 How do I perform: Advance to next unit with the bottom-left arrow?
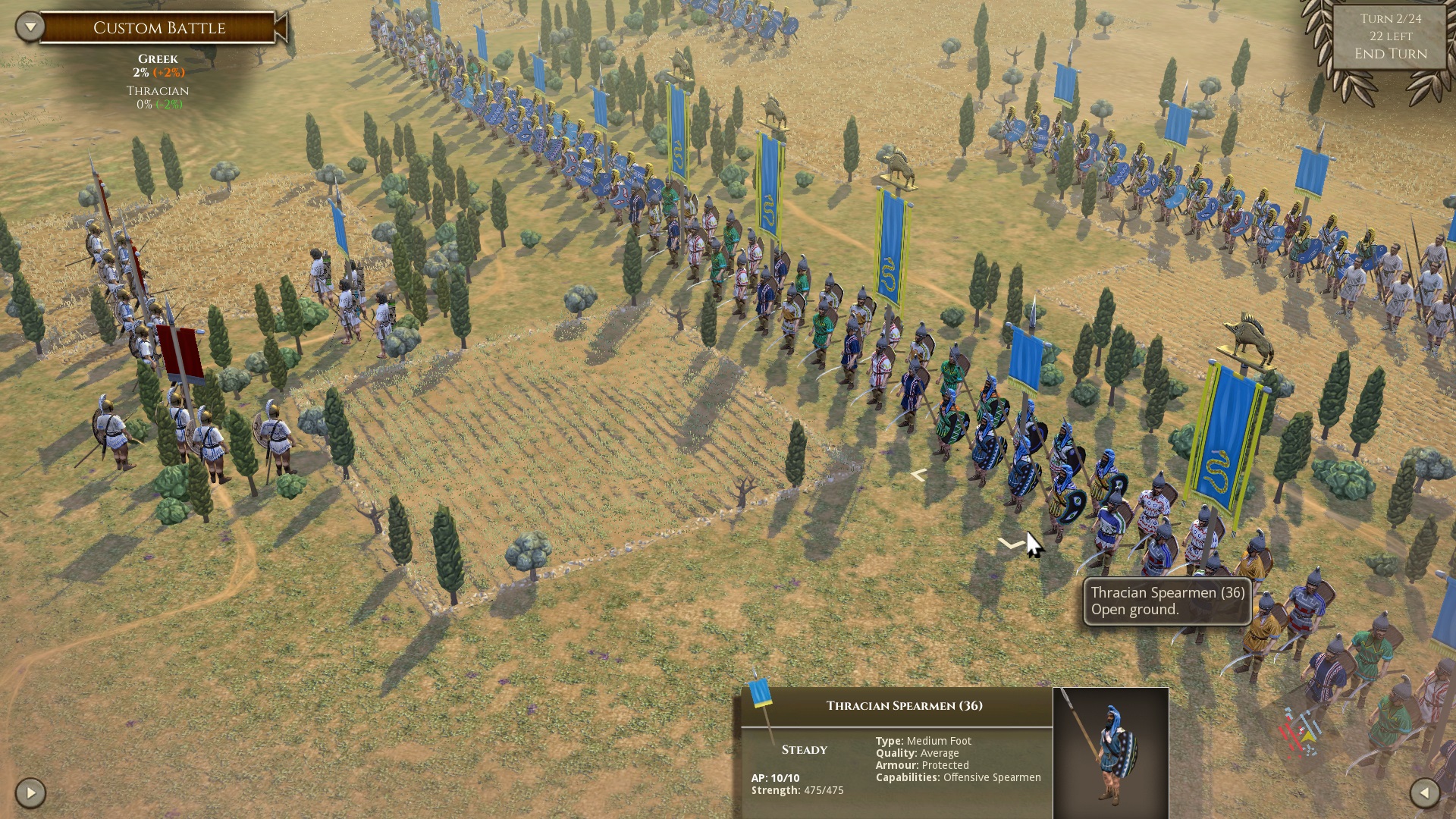[29, 792]
